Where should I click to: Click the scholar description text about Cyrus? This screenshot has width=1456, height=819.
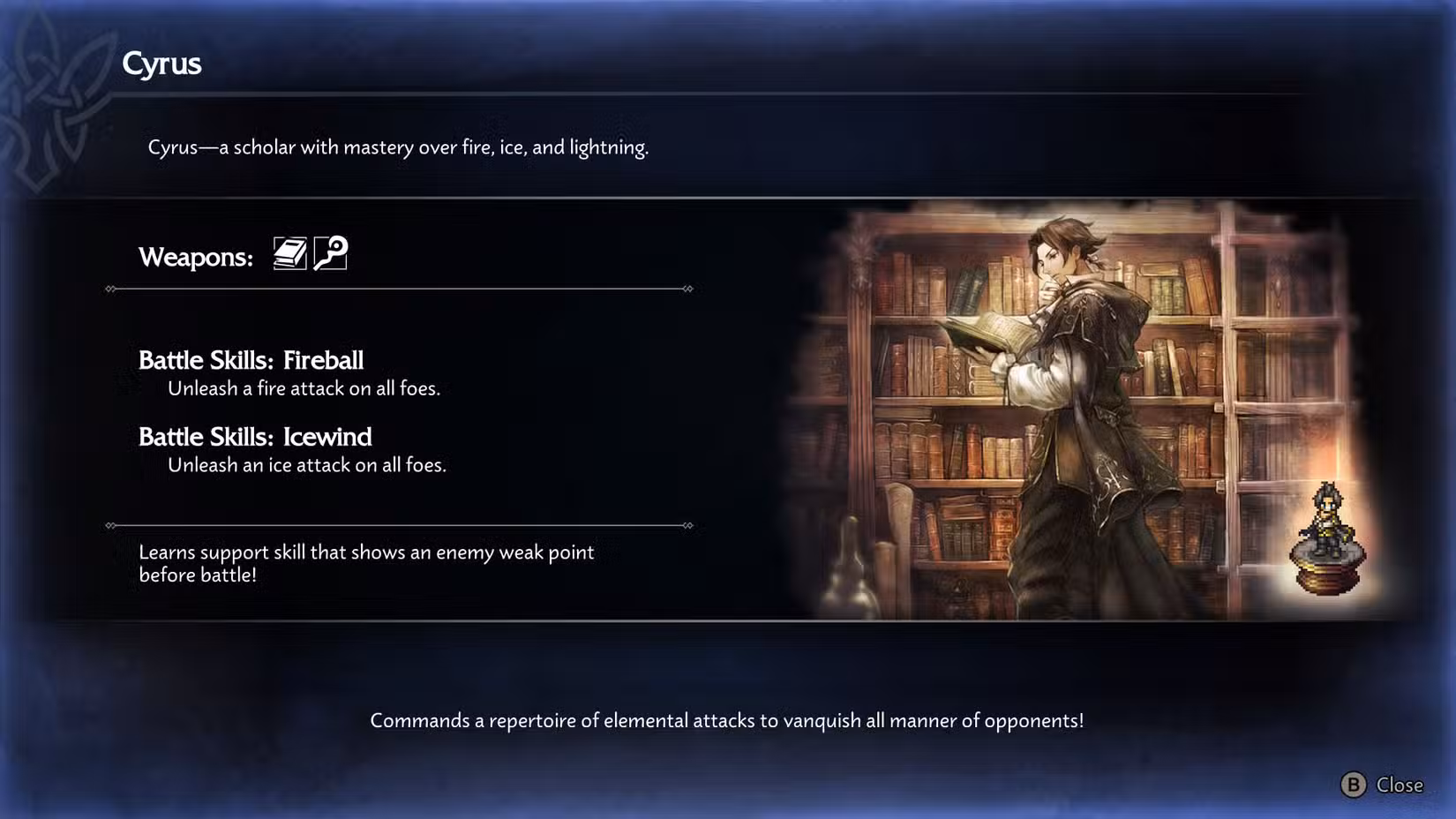pyautogui.click(x=399, y=147)
